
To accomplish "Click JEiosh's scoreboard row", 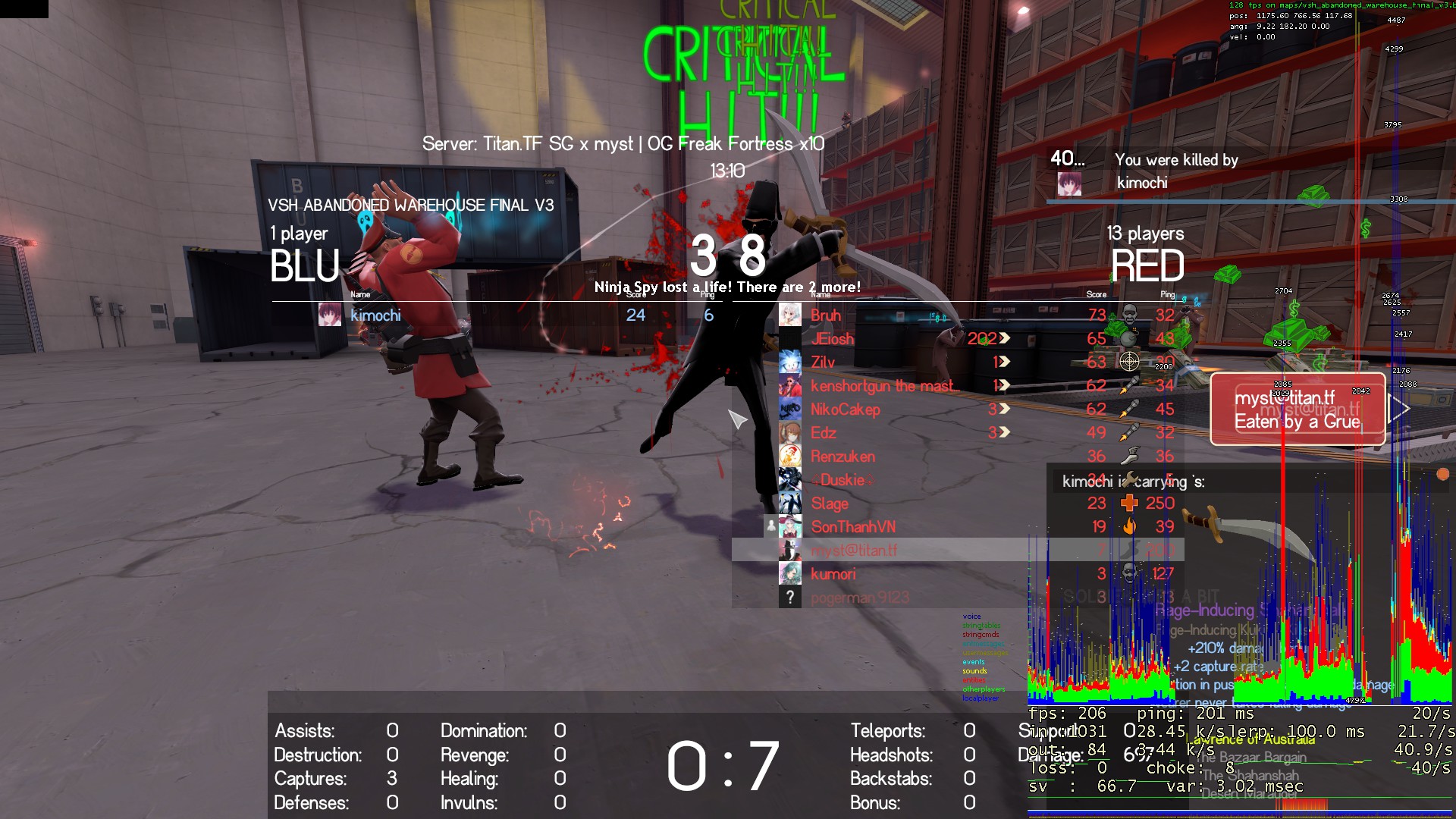I will [x=832, y=339].
